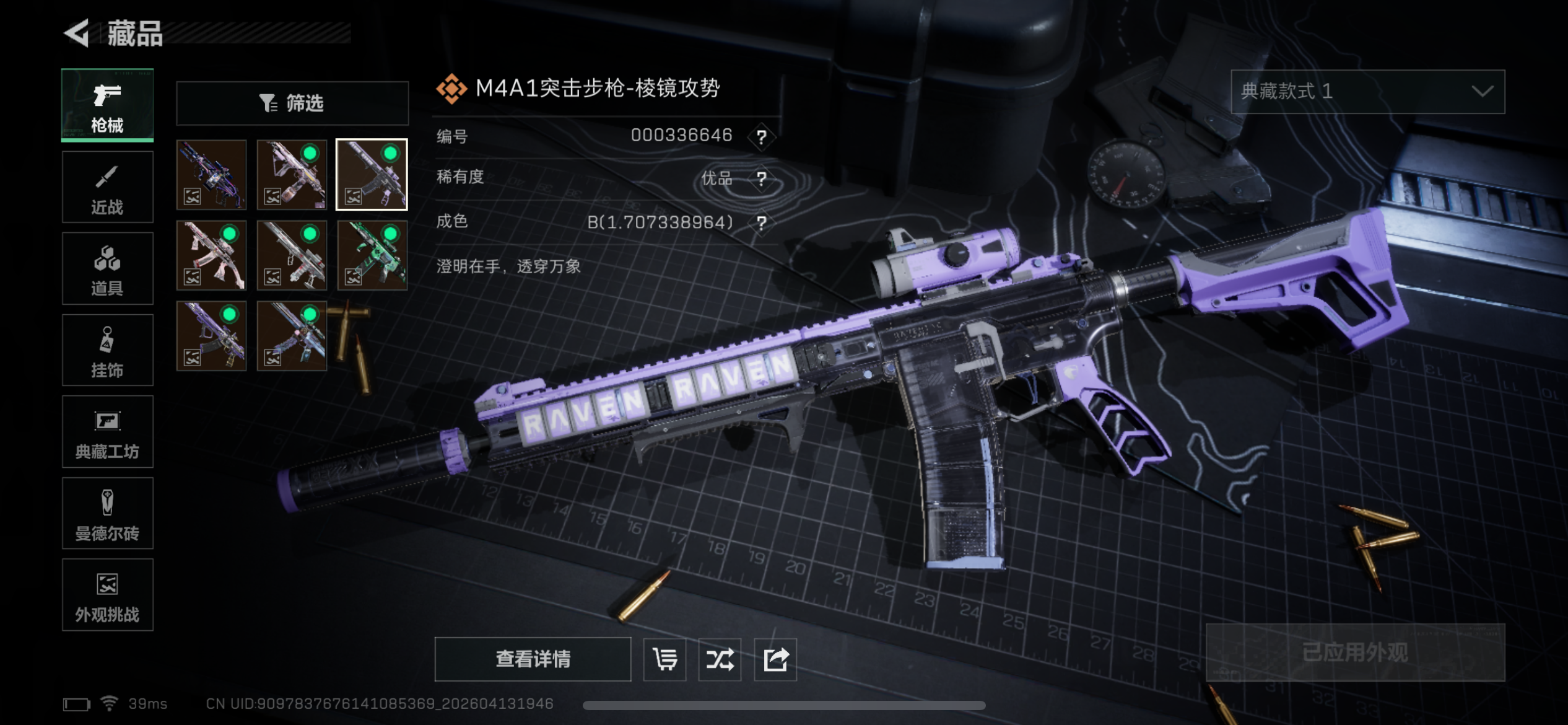Viewport: 1568px width, 725px height.
Task: Click the shuffle arrows icon button
Action: tap(720, 659)
